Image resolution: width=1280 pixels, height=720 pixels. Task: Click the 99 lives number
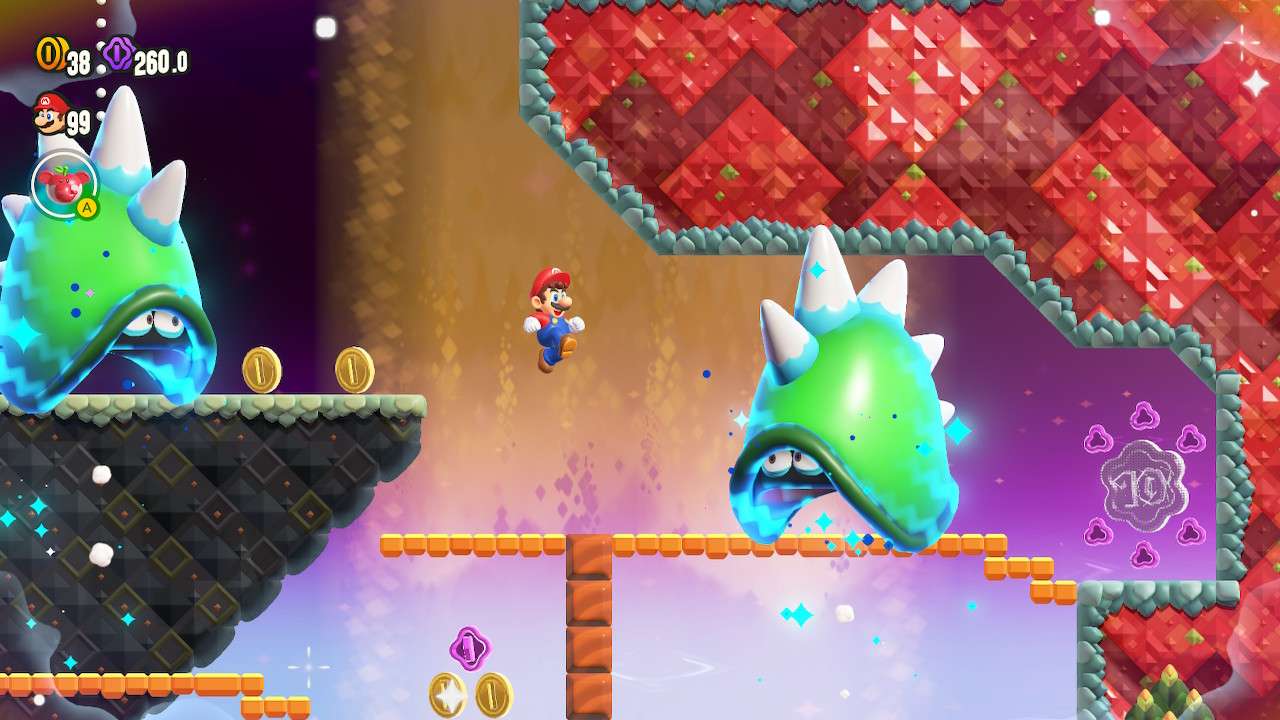coord(78,125)
